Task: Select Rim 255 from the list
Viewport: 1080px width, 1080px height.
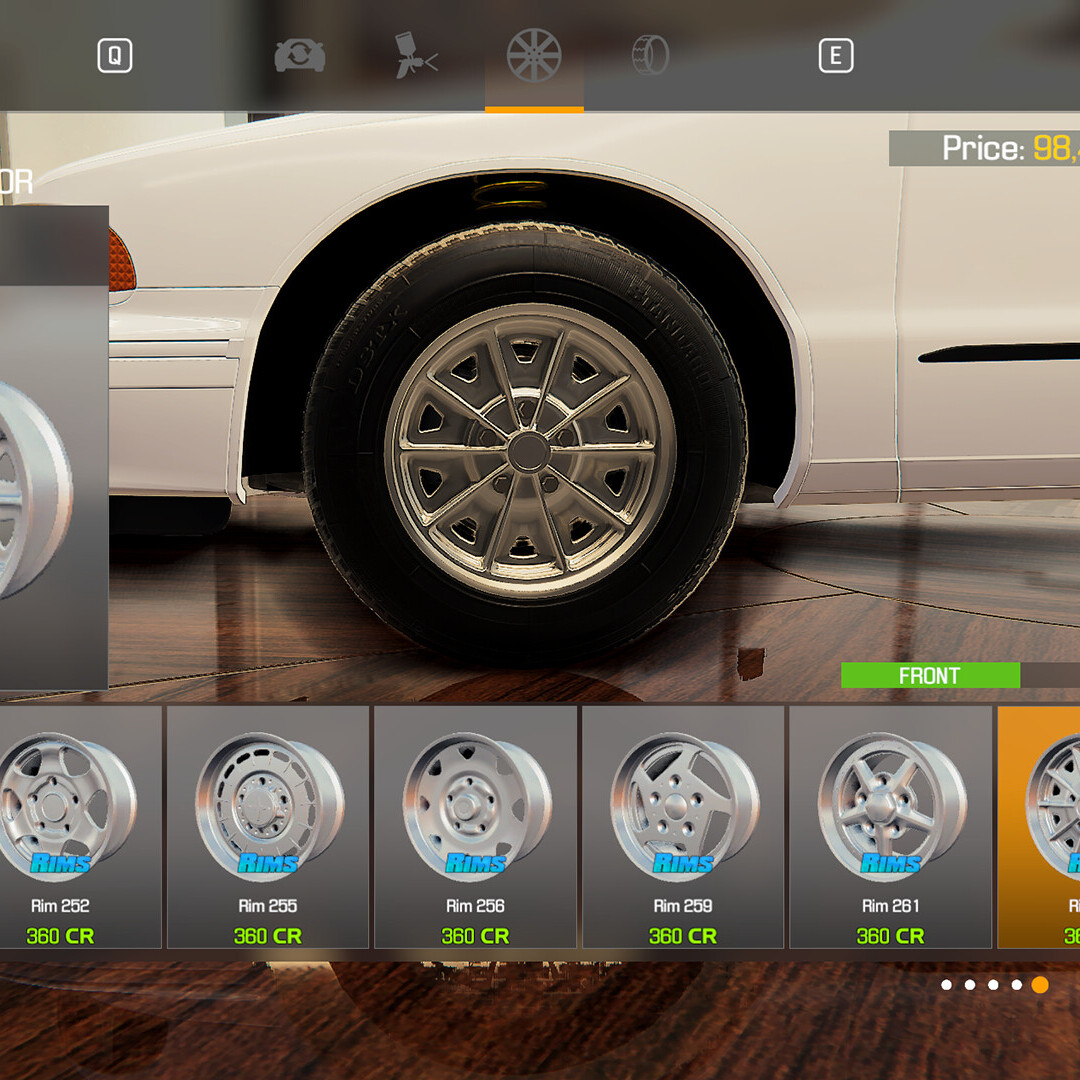Action: [x=268, y=827]
